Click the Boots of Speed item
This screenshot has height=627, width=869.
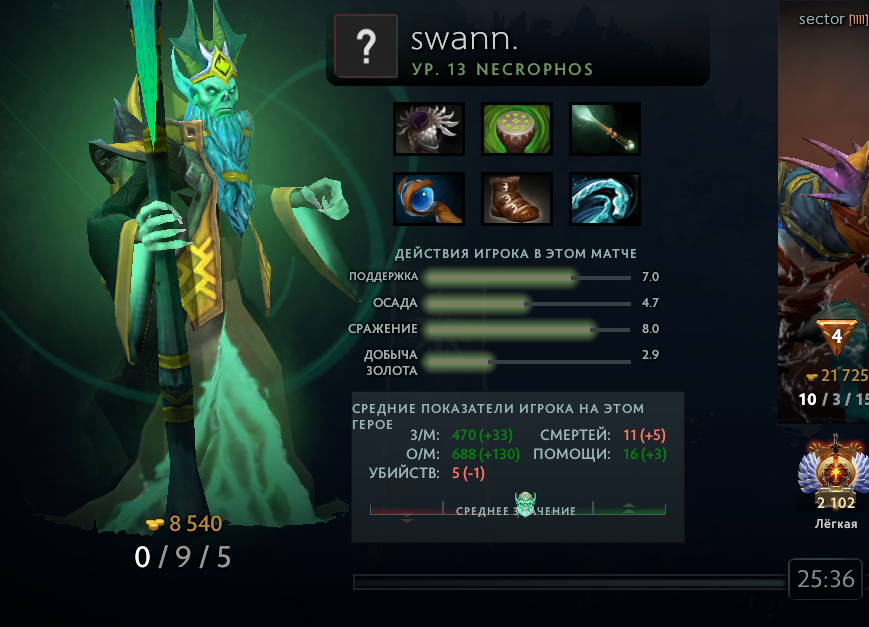click(x=517, y=199)
